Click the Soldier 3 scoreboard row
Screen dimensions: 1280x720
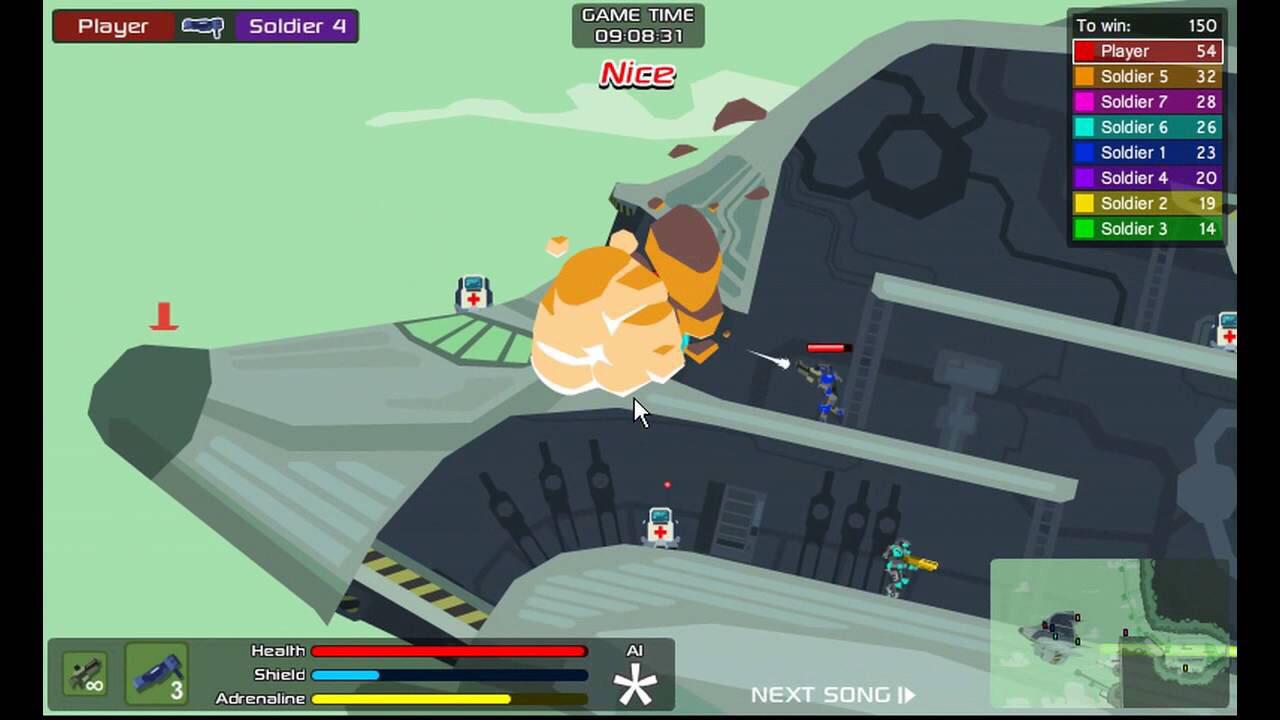tap(1147, 229)
